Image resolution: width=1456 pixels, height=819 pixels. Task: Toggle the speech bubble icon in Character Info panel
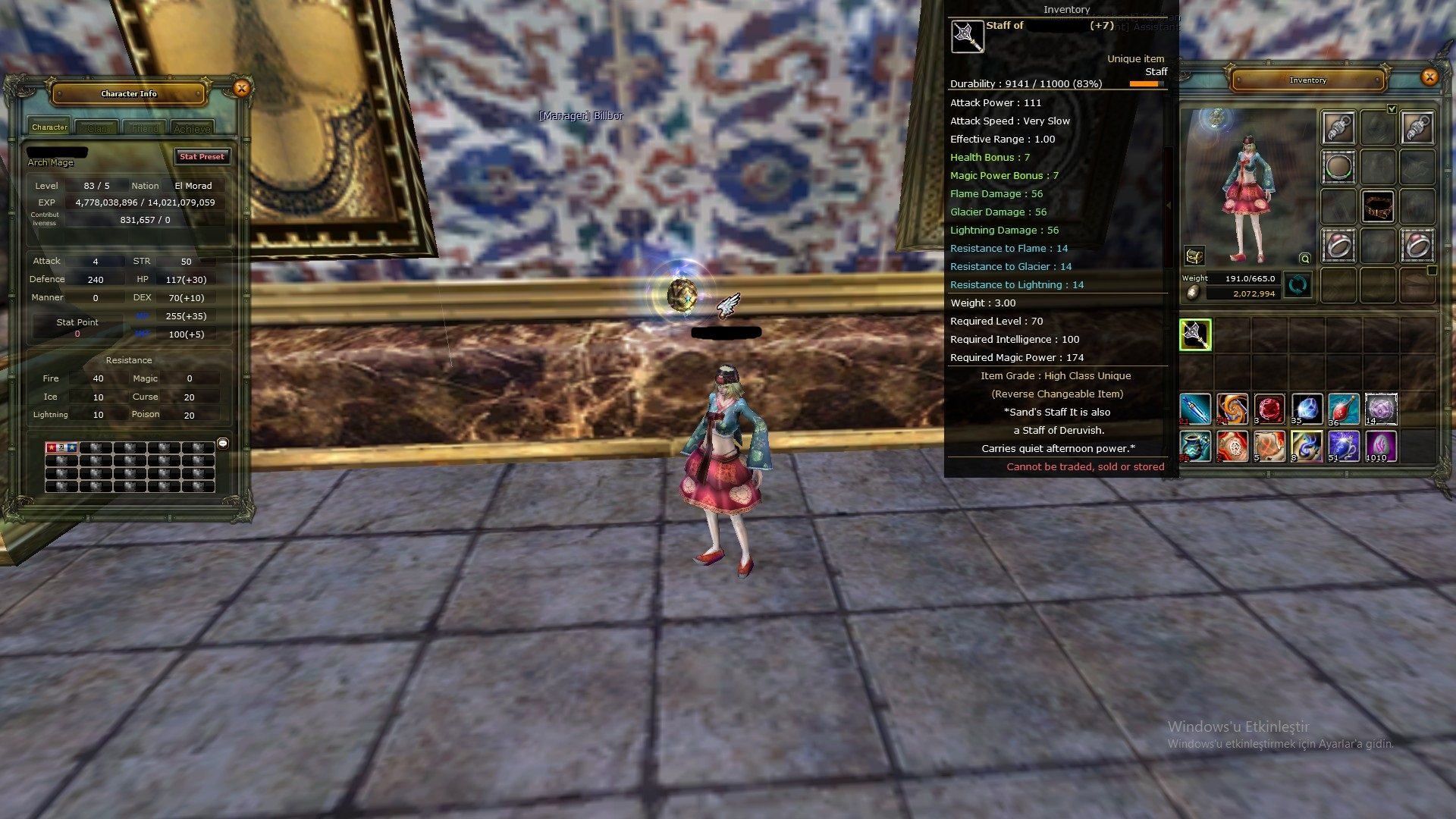point(223,443)
